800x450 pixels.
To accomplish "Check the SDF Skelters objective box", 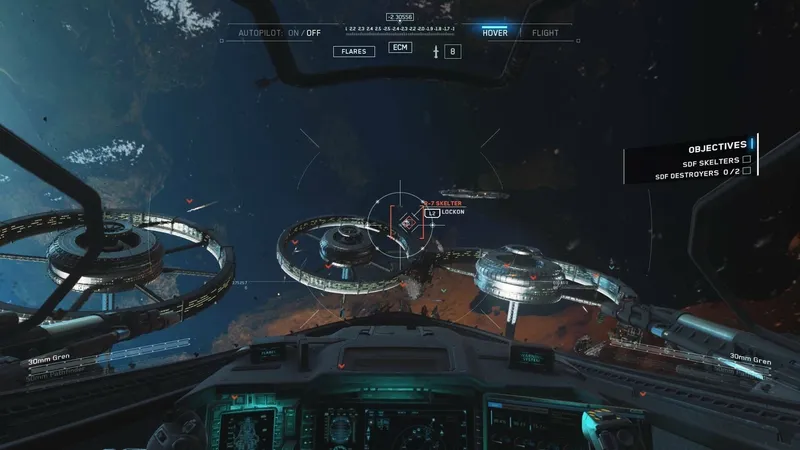I will tap(746, 160).
